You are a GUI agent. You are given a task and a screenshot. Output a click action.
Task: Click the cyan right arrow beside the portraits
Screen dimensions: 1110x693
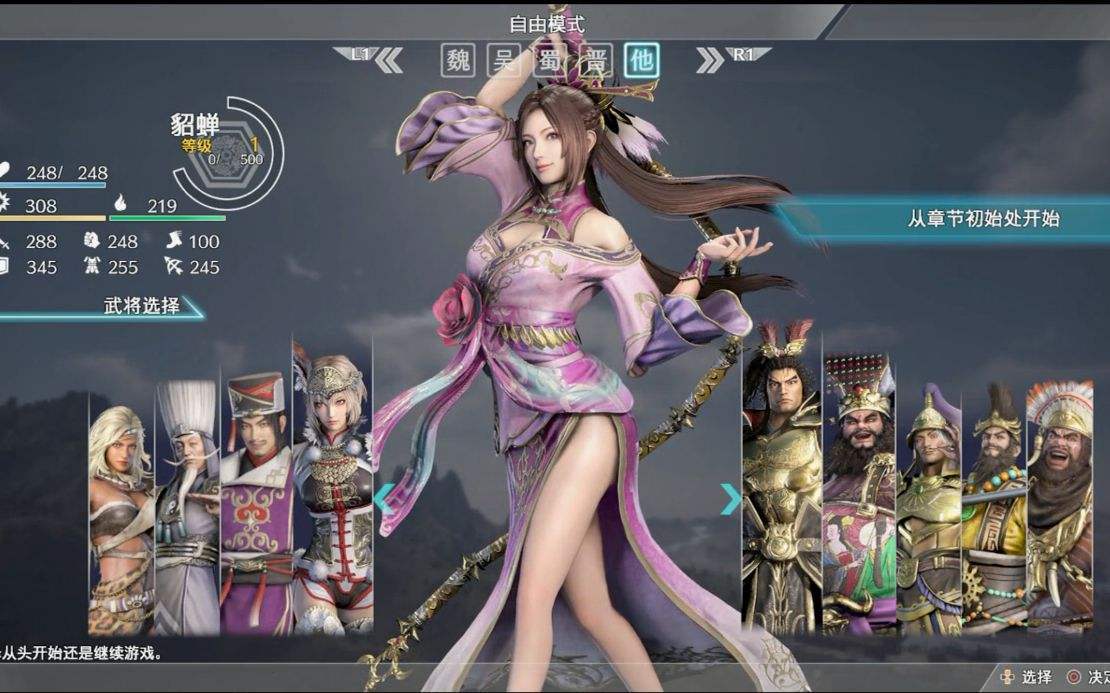731,499
